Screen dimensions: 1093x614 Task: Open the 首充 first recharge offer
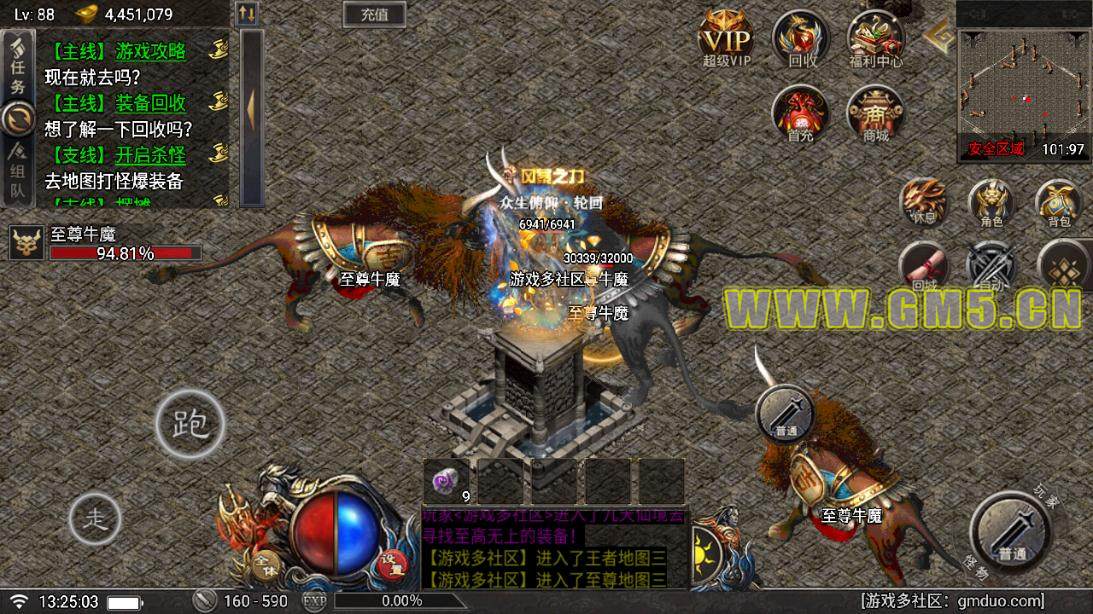[800, 113]
